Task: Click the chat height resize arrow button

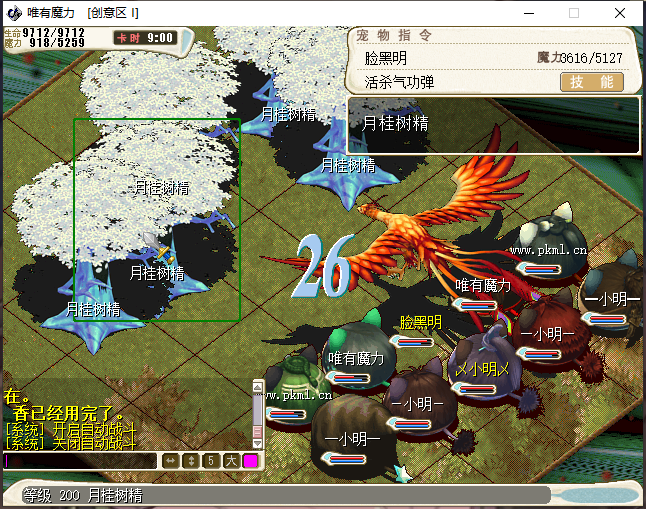Action: click(190, 461)
